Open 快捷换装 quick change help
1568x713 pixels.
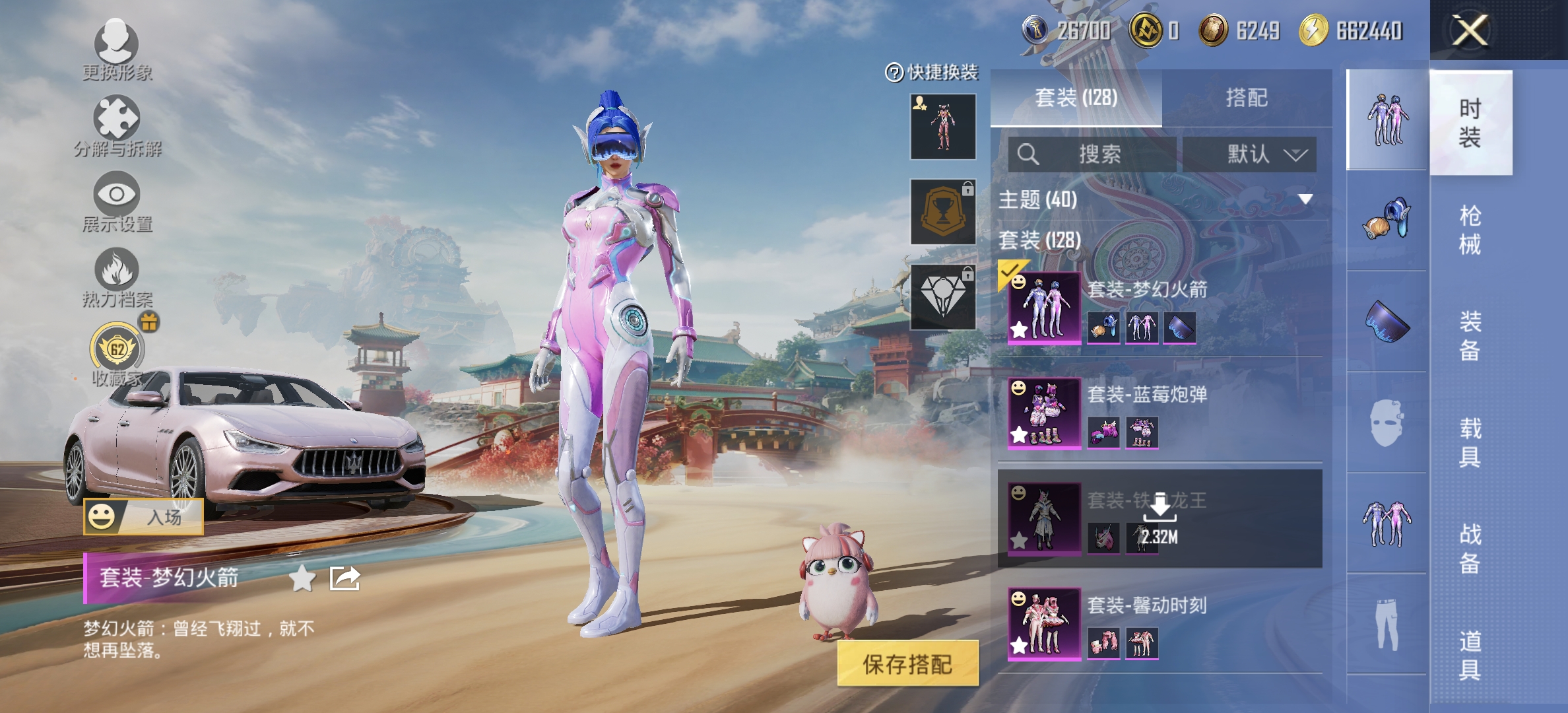coord(932,72)
